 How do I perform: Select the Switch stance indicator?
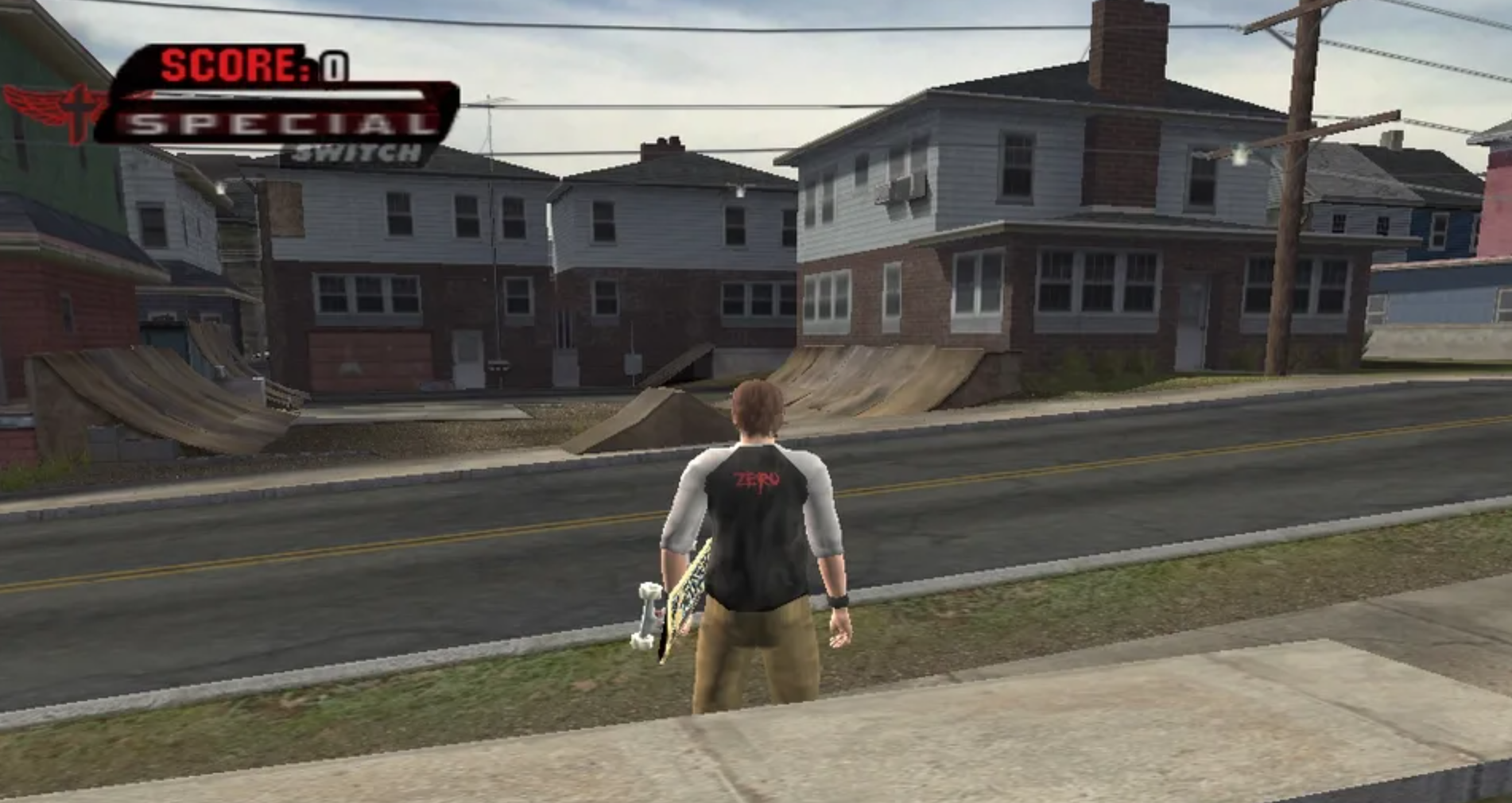click(x=355, y=153)
